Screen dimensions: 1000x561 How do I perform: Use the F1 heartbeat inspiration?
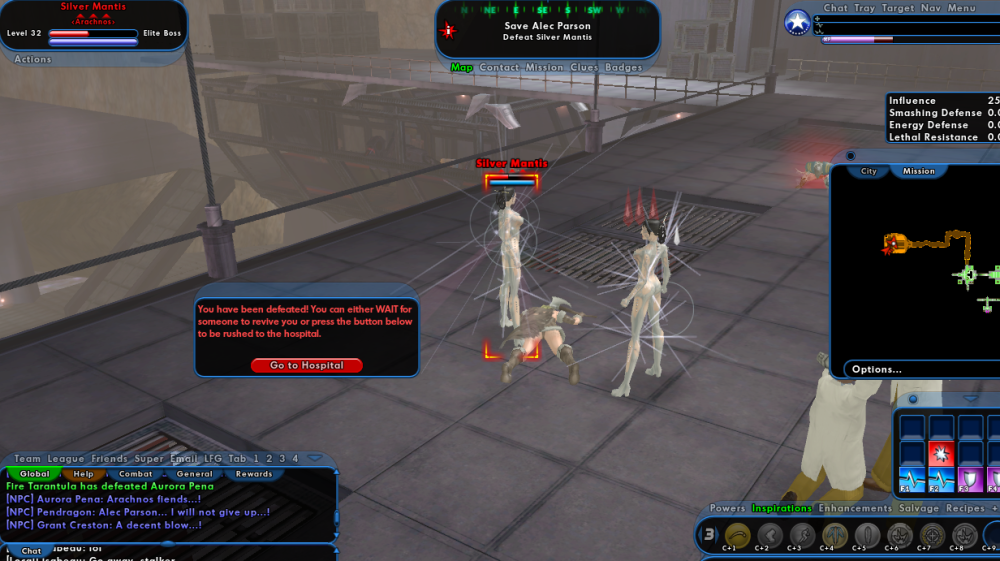click(x=912, y=479)
